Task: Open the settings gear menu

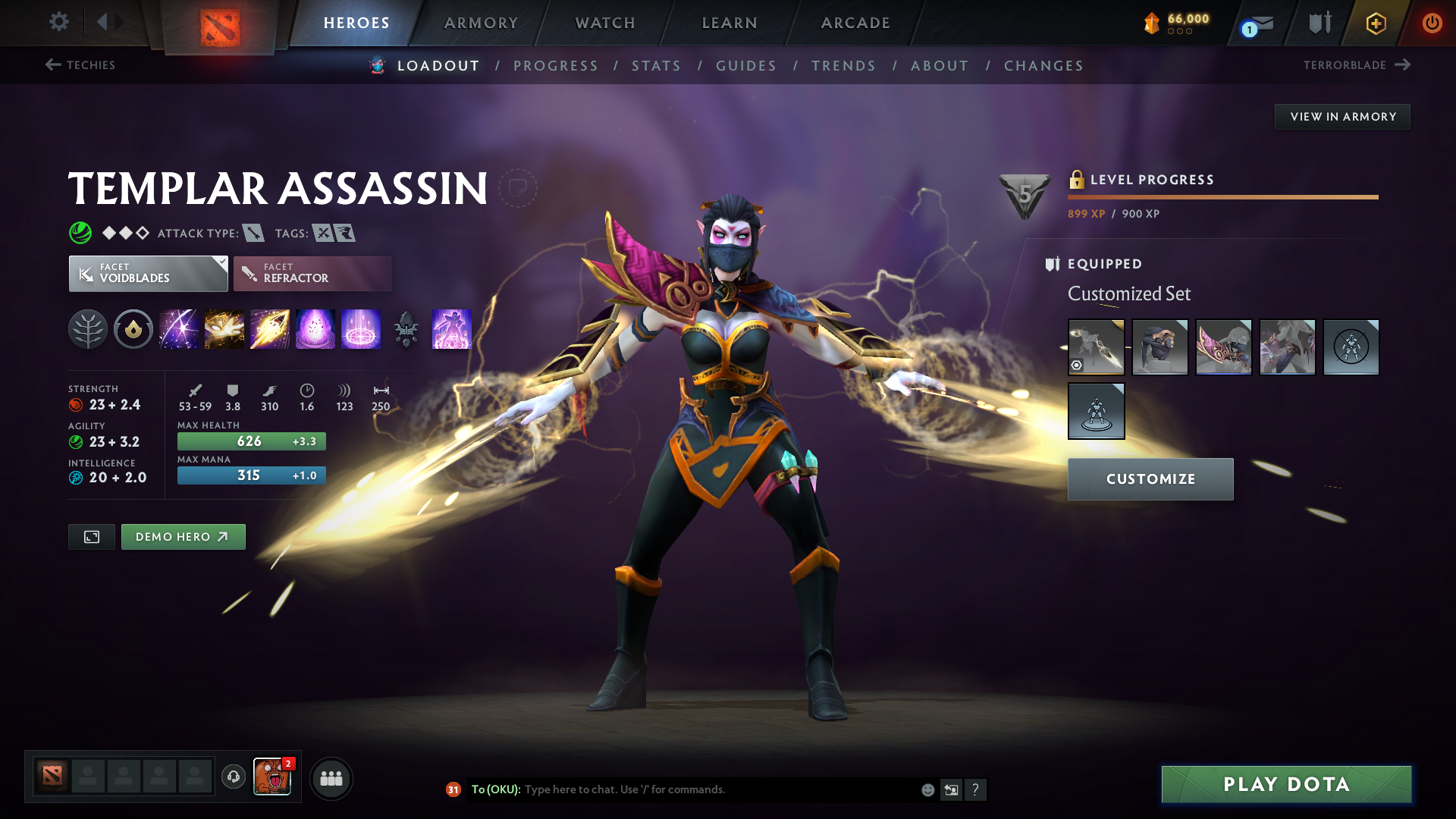Action: (59, 22)
